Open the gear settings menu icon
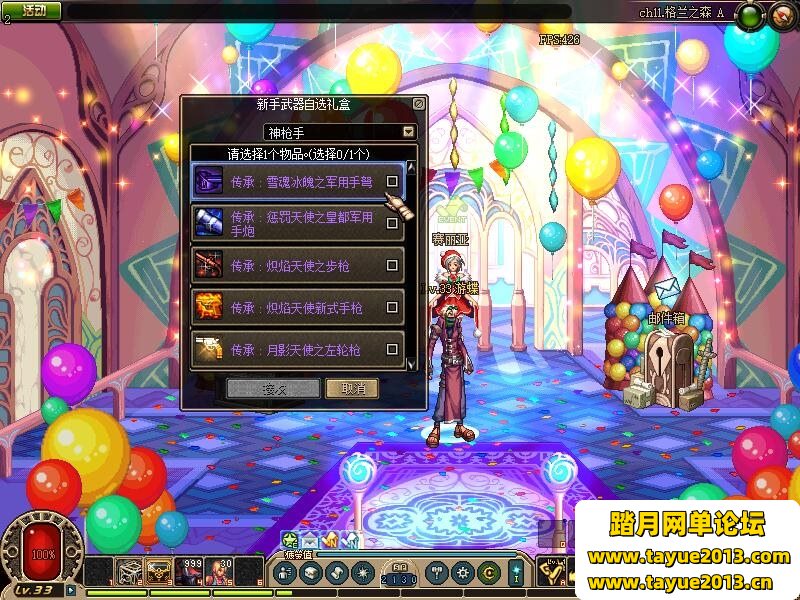800x600 pixels. [x=462, y=573]
